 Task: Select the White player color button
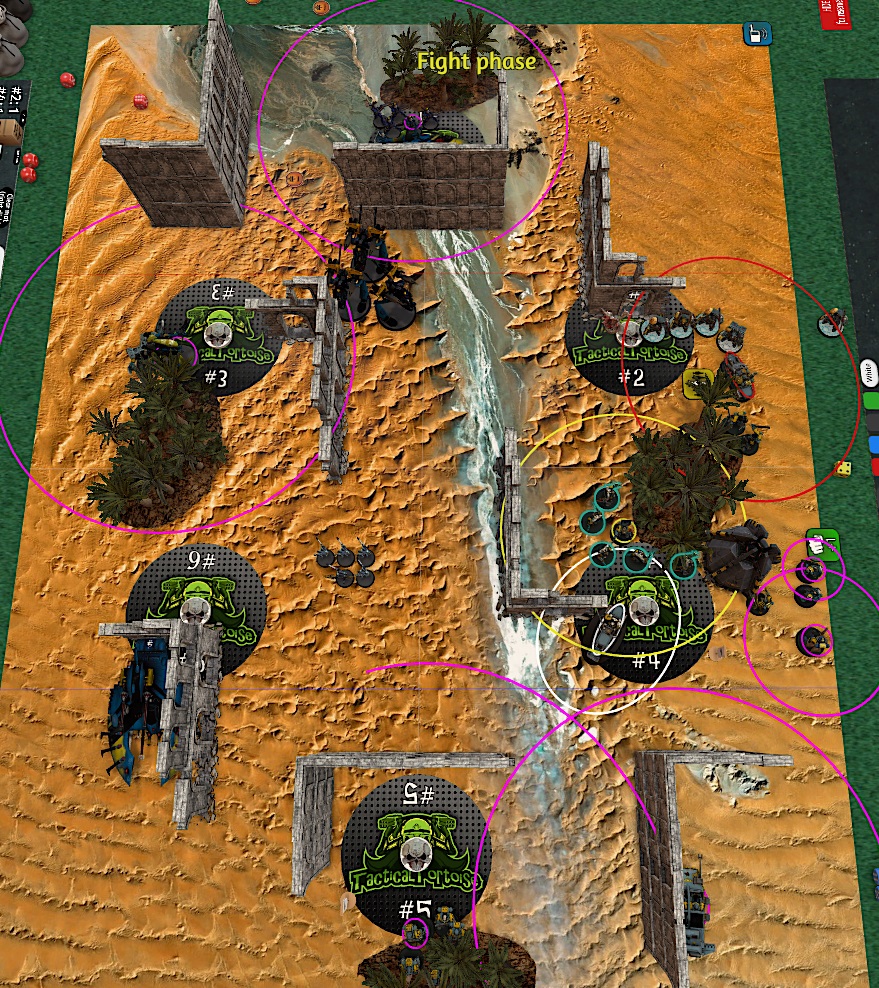[x=870, y=374]
